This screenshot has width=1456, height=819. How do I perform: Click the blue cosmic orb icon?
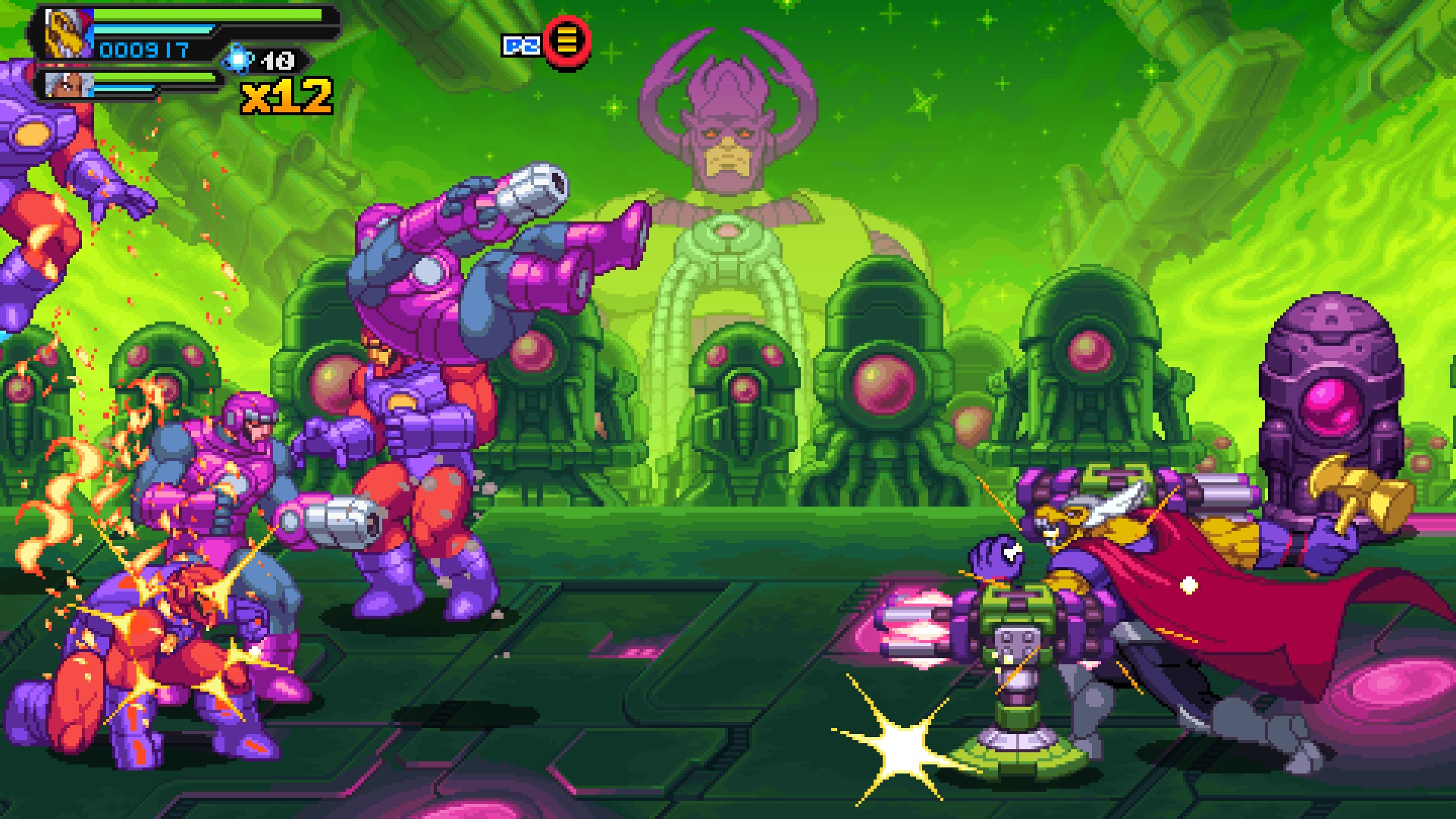pyautogui.click(x=239, y=59)
